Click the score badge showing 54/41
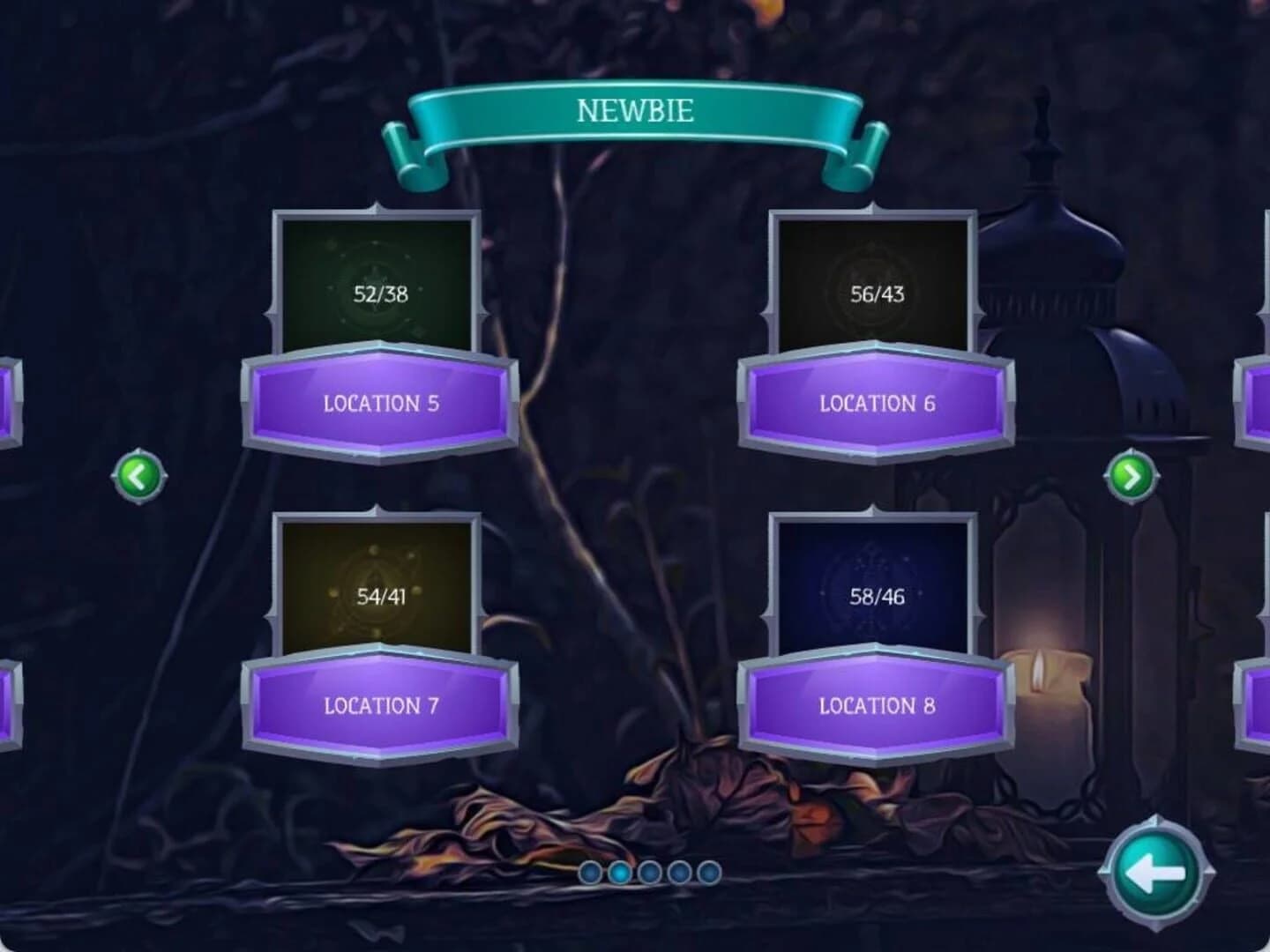1270x952 pixels. (x=381, y=596)
